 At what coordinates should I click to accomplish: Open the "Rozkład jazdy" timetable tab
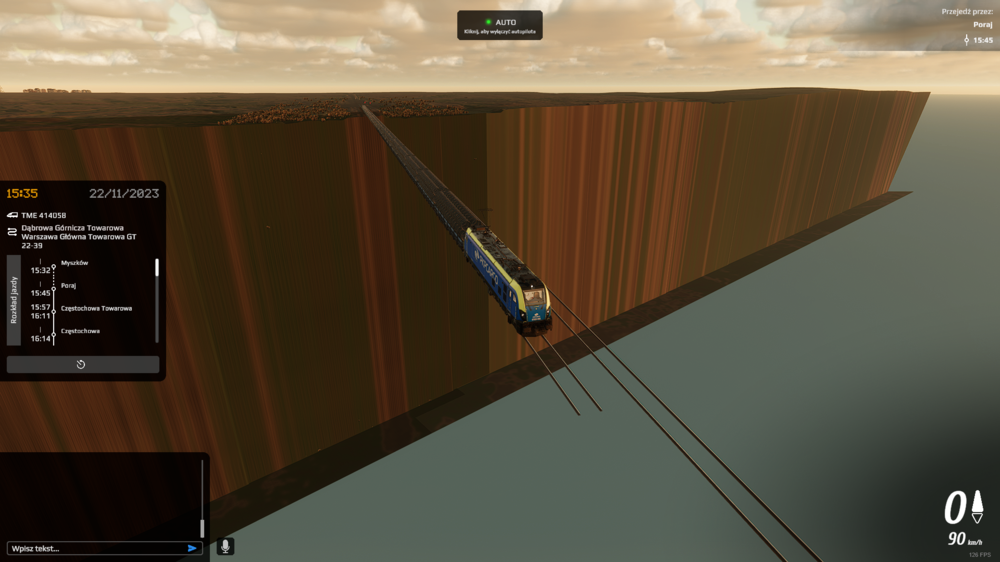tap(14, 300)
